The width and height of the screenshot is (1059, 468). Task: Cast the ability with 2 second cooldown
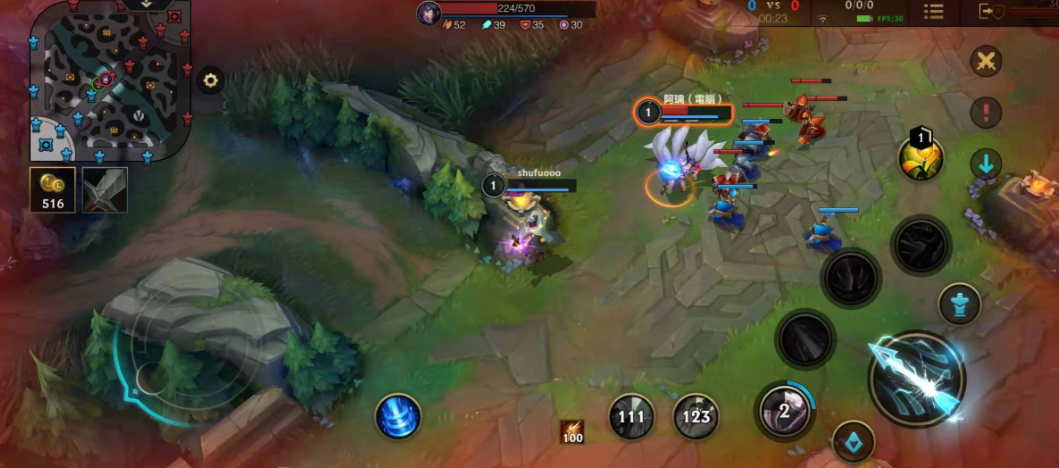[784, 410]
